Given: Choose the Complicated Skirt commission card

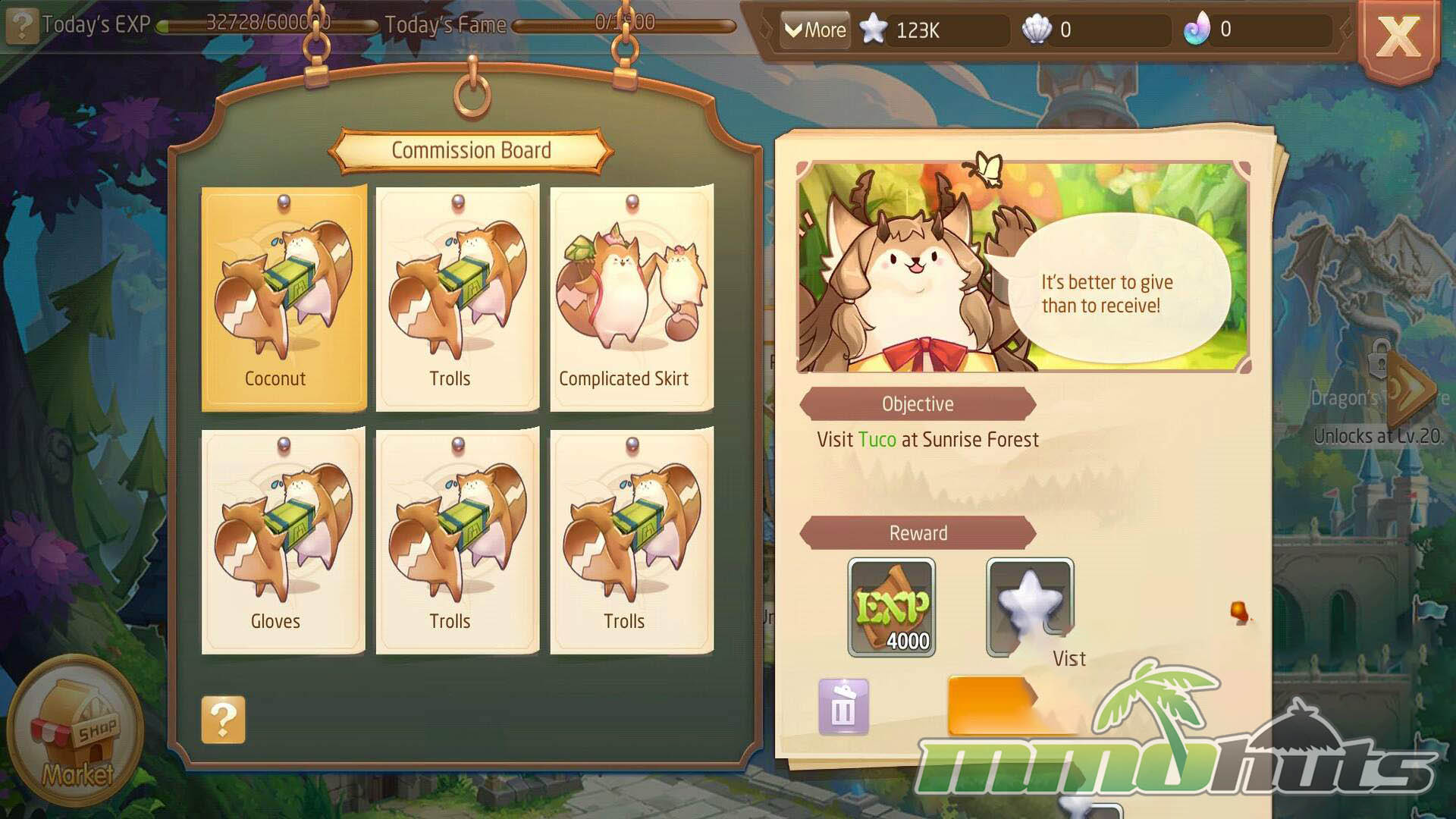Looking at the screenshot, I should pyautogui.click(x=631, y=298).
